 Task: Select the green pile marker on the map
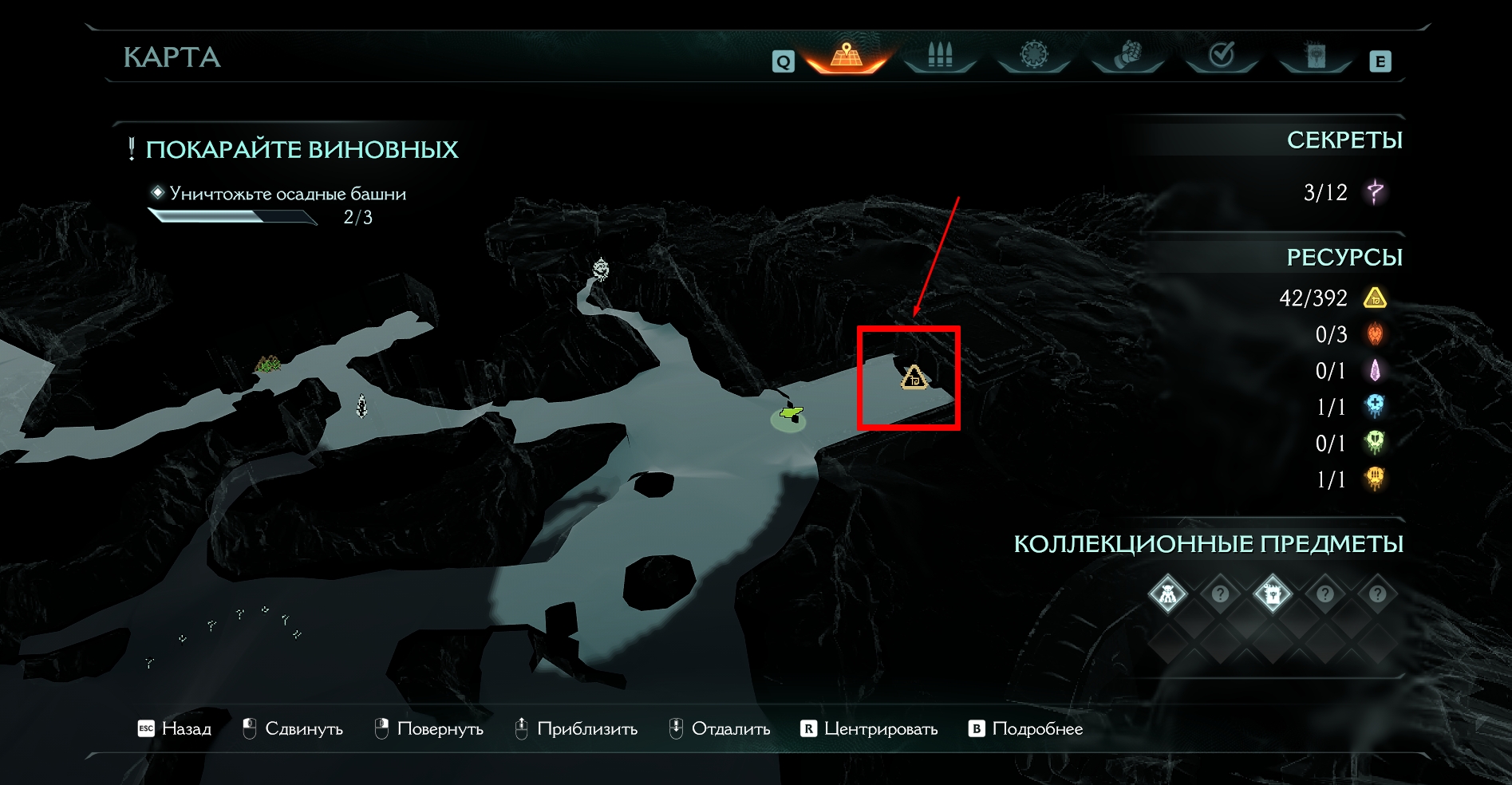pyautogui.click(x=268, y=365)
